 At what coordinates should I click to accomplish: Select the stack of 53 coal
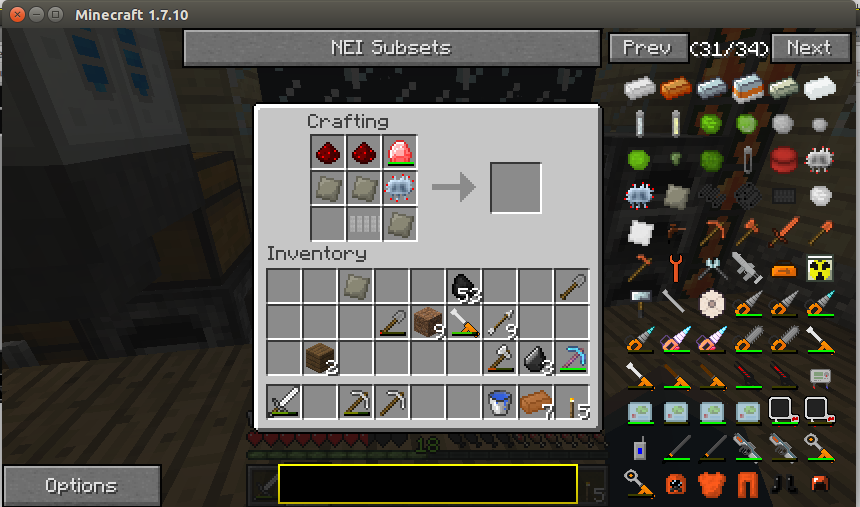464,287
